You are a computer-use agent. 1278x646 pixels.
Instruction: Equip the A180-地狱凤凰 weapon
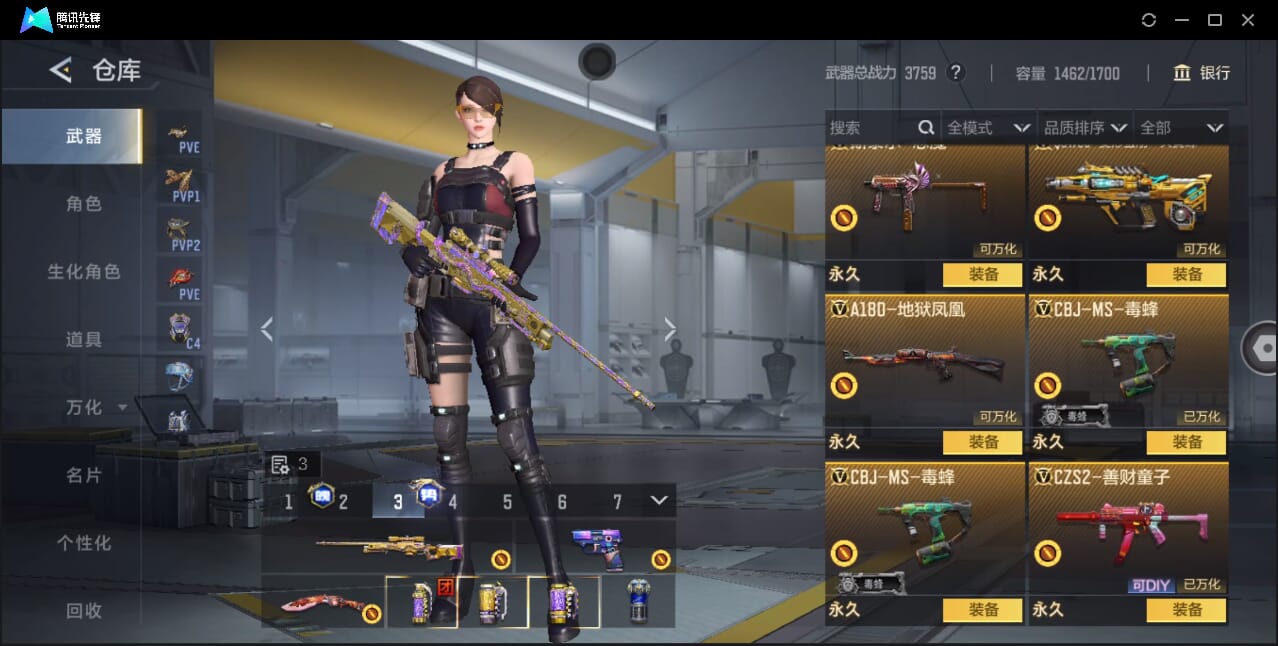[x=983, y=442]
